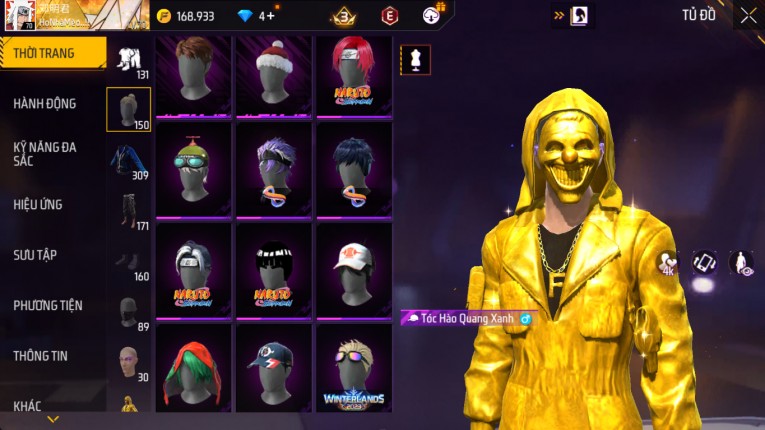
Task: Switch to the Thời Trang tab
Action: [50, 53]
